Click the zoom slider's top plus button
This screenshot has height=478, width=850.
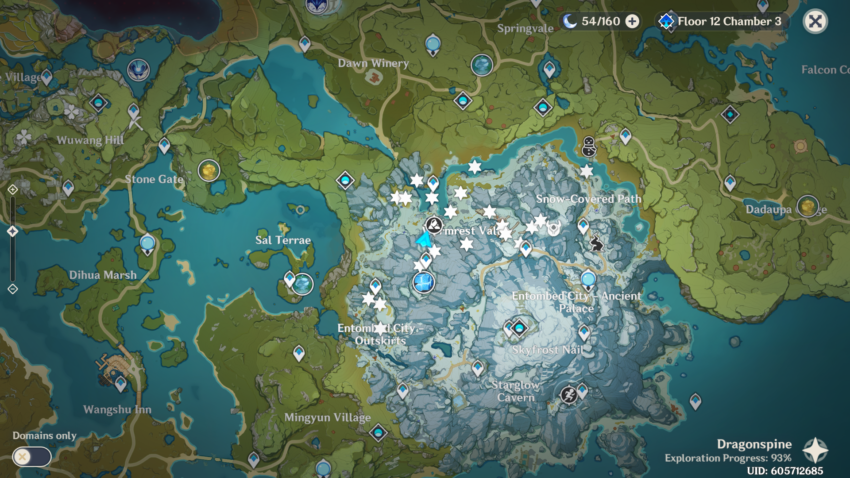[x=12, y=188]
